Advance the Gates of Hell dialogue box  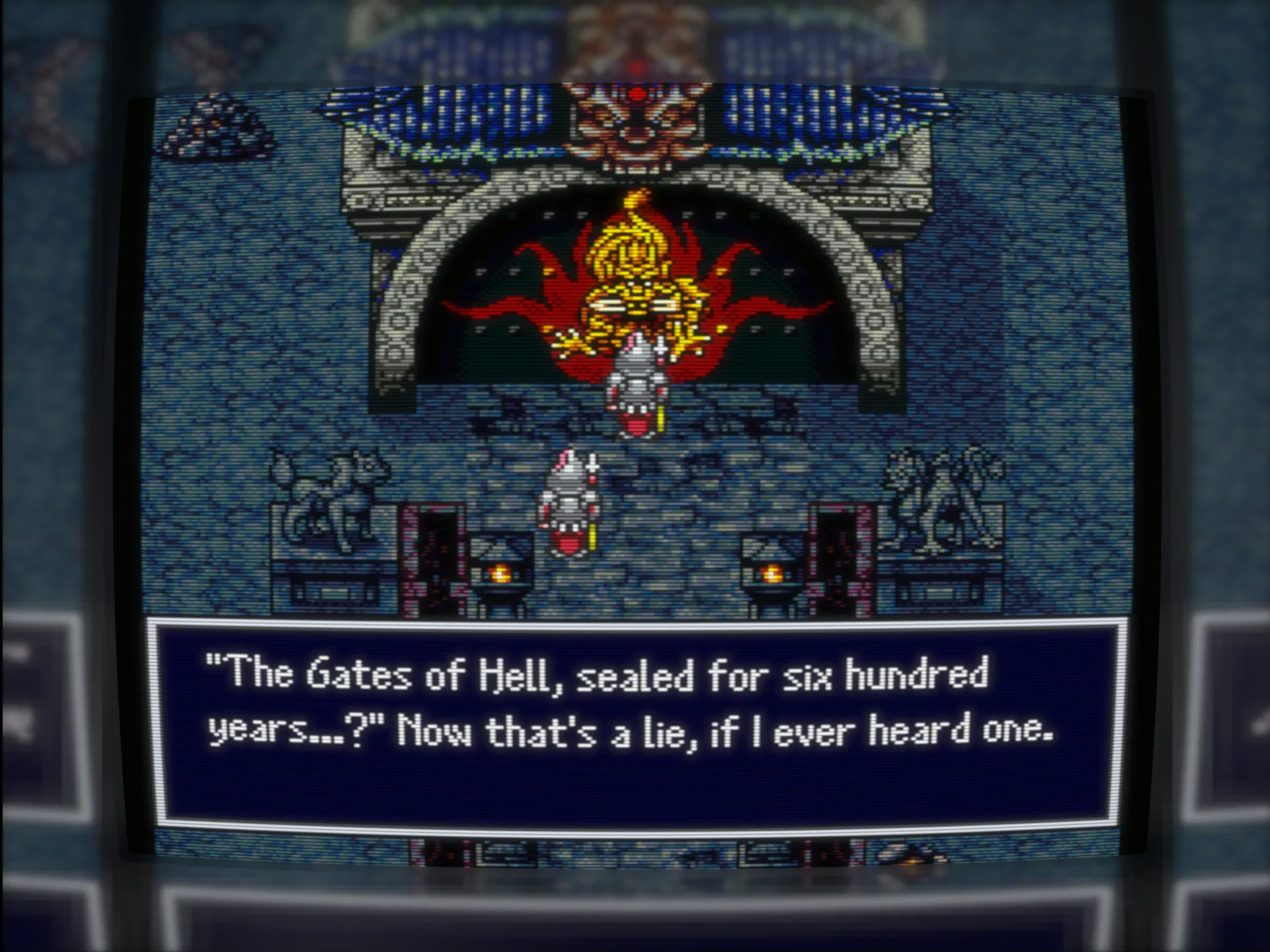[635, 725]
